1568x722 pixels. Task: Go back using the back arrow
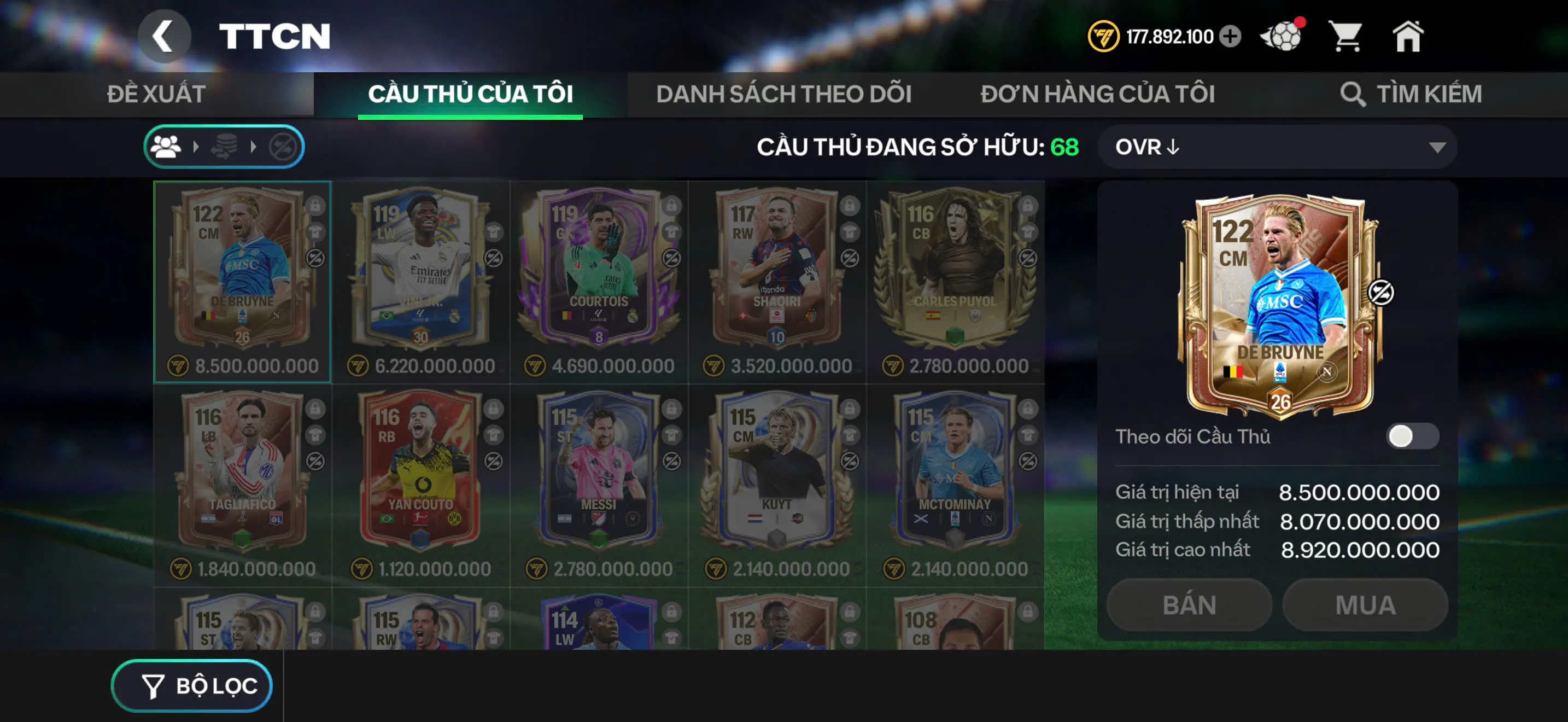(163, 36)
